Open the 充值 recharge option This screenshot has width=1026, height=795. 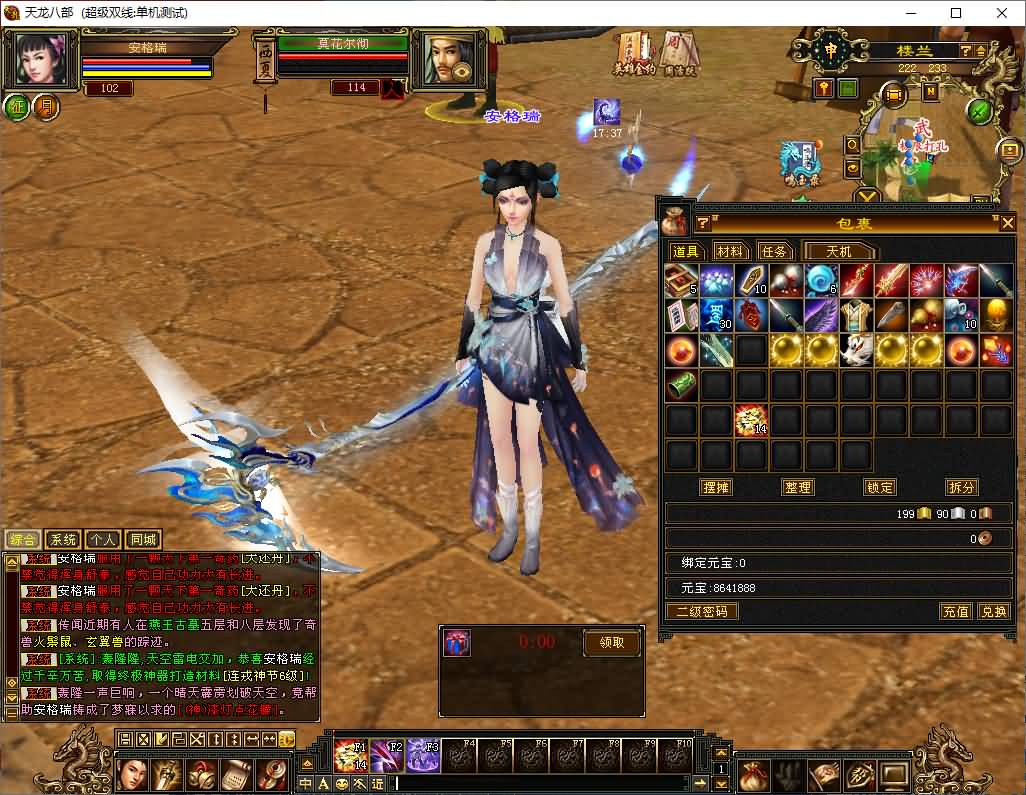click(x=955, y=611)
